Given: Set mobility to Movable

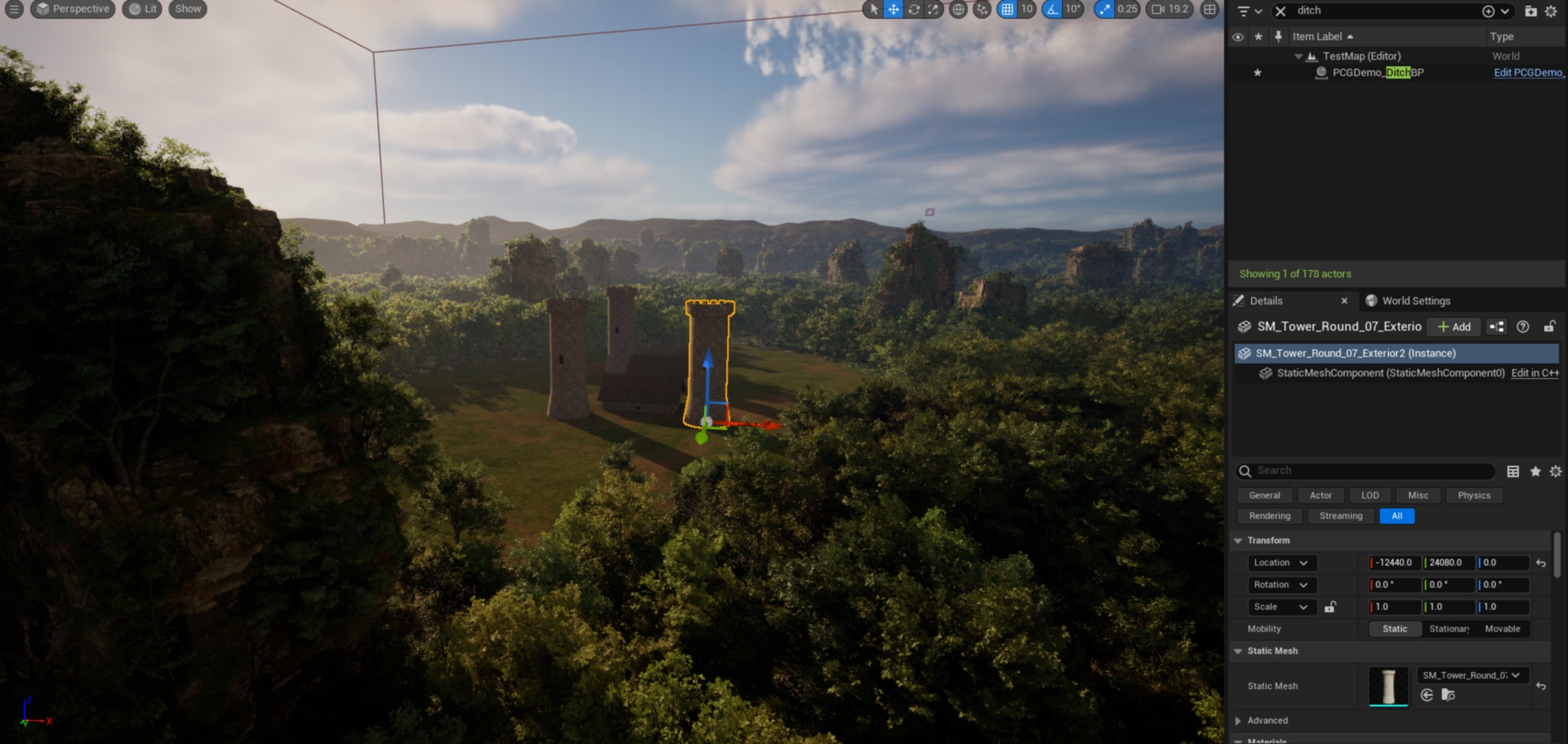Looking at the screenshot, I should tap(1502, 629).
